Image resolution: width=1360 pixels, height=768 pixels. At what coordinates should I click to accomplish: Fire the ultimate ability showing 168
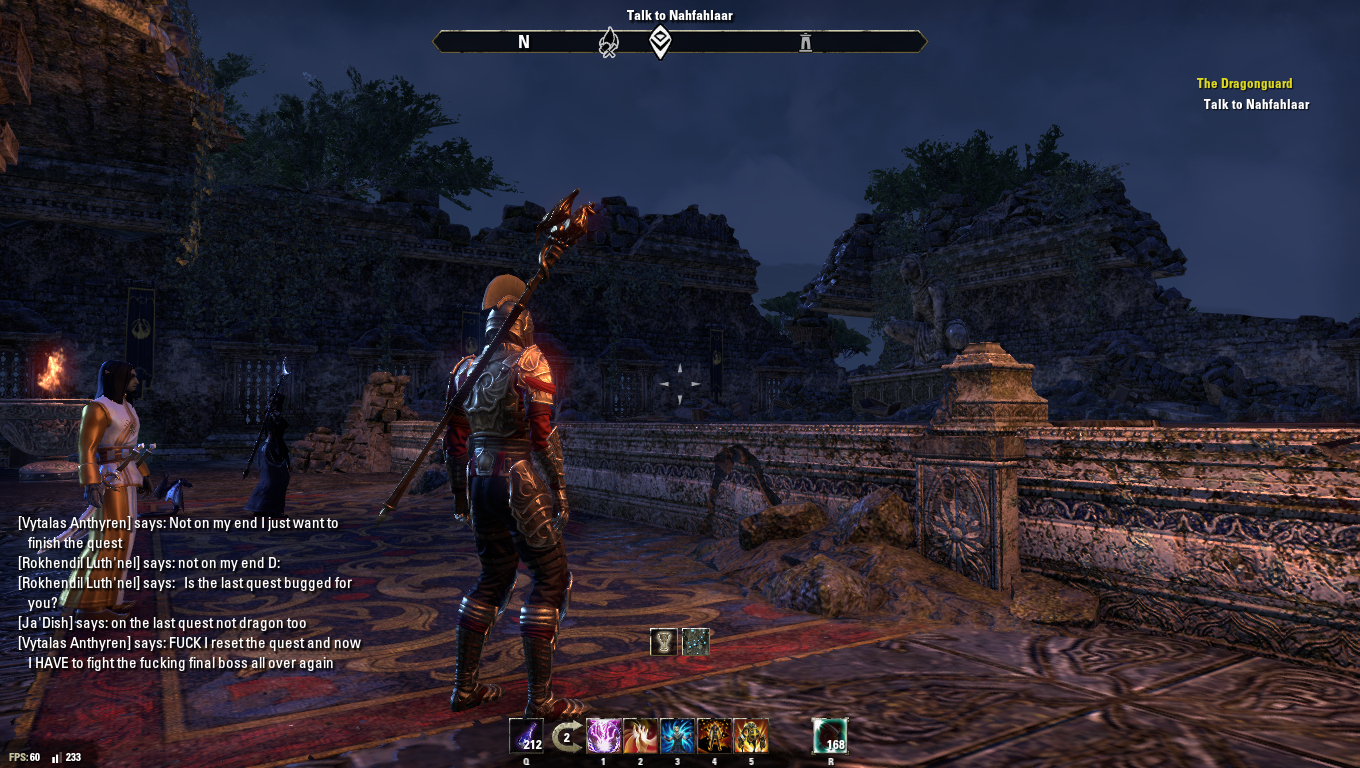click(830, 736)
